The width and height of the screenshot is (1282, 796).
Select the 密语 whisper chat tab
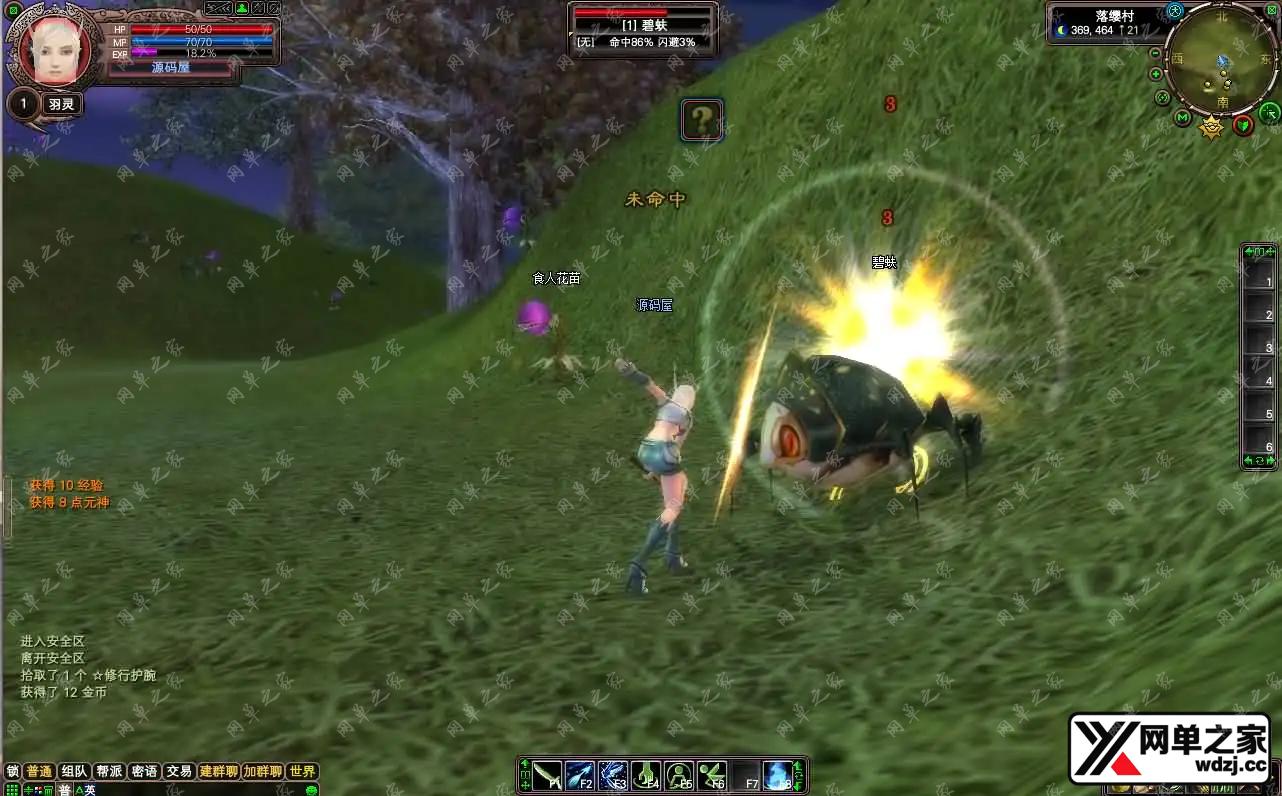pos(144,772)
